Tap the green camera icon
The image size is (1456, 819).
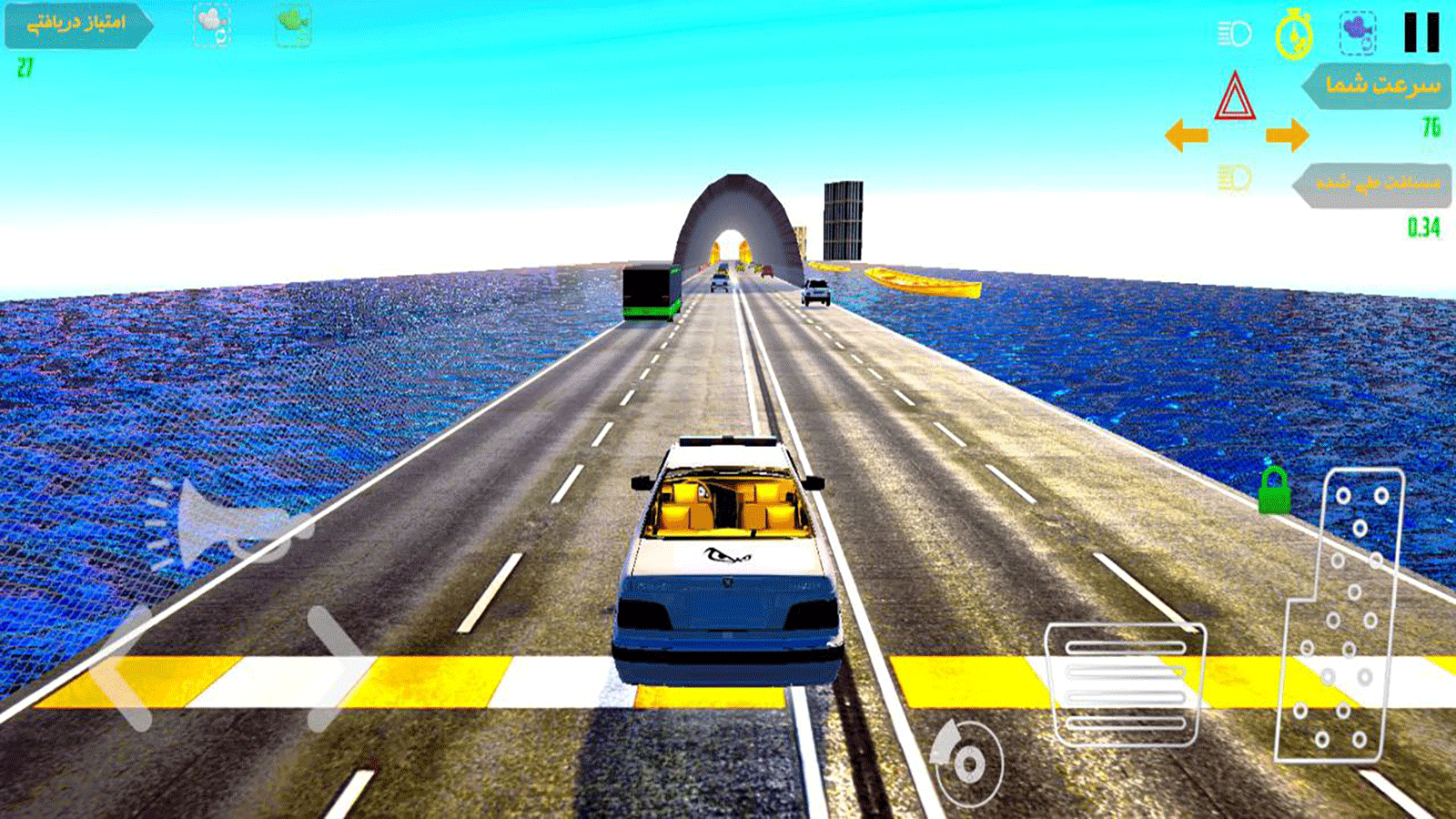click(293, 25)
